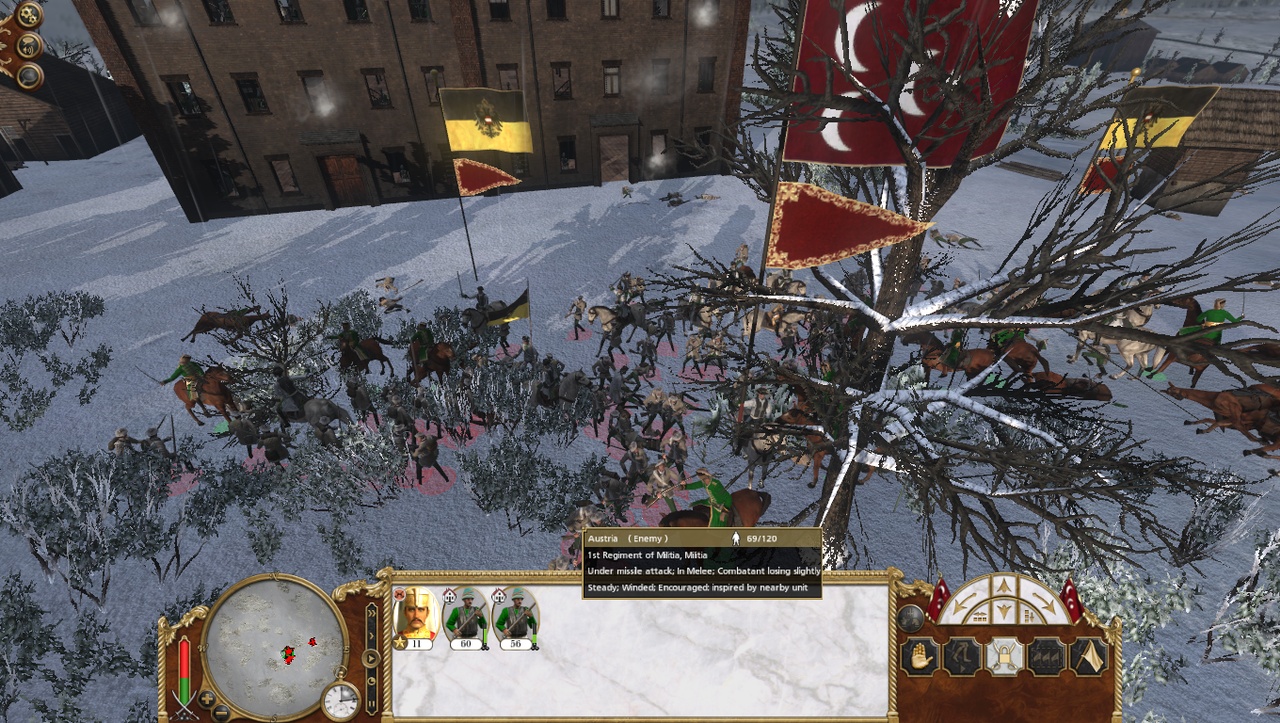The image size is (1280, 723).
Task: Move unit backward with the down arrow
Action: coord(1003,612)
